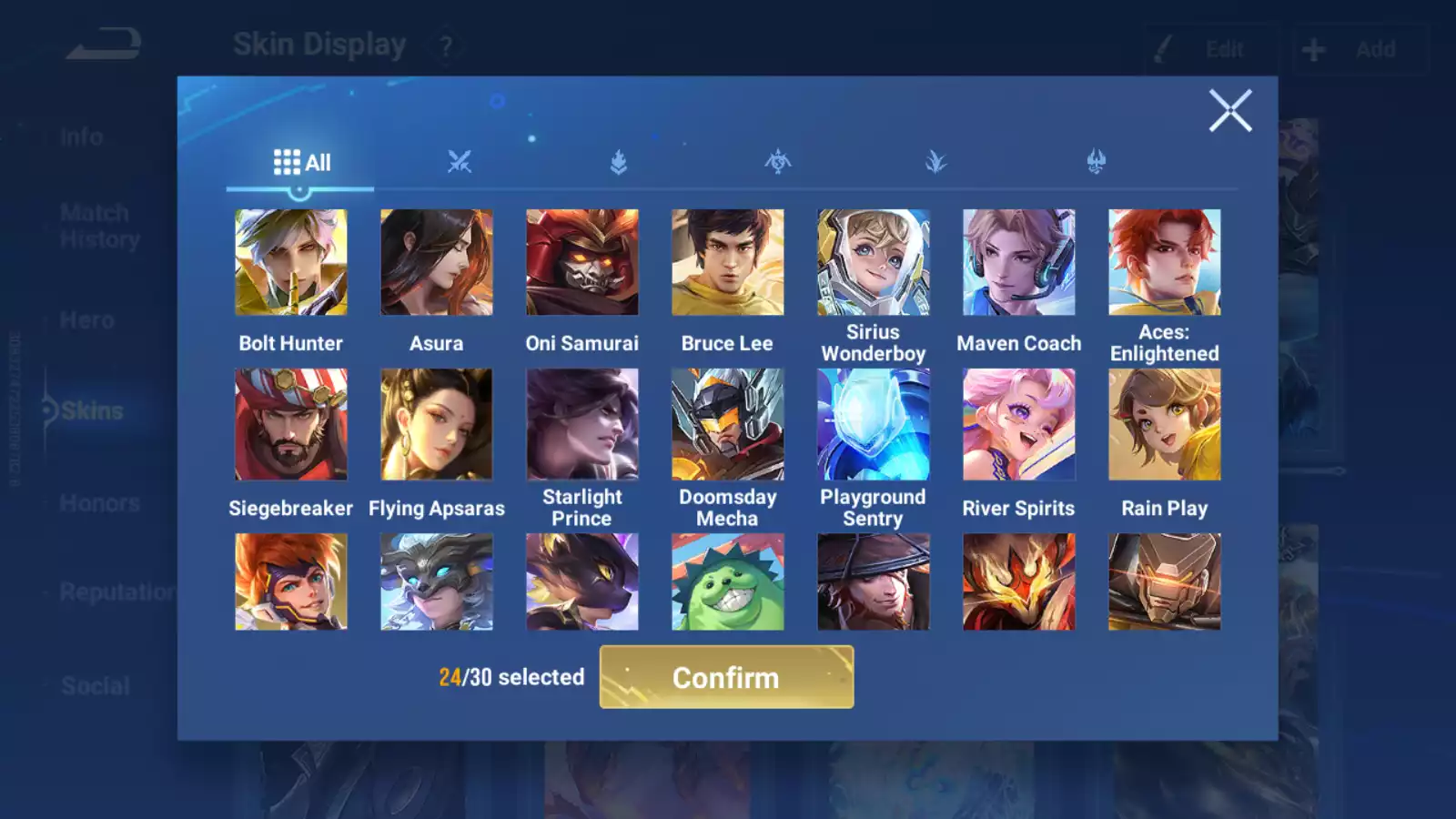Filter skins by crossed swords class tab

click(x=460, y=163)
